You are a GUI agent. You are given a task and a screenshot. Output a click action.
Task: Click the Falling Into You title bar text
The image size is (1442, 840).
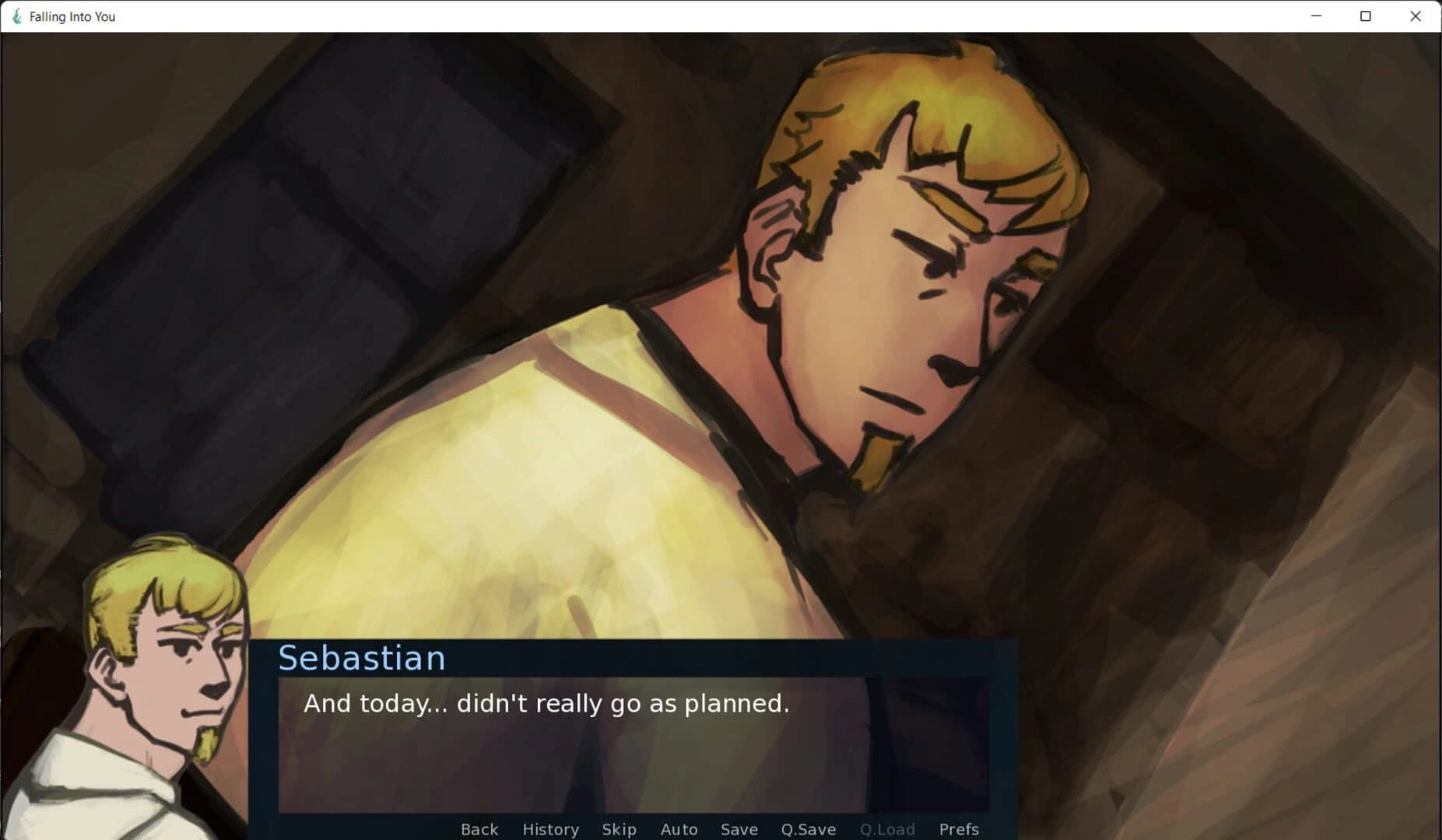(71, 16)
